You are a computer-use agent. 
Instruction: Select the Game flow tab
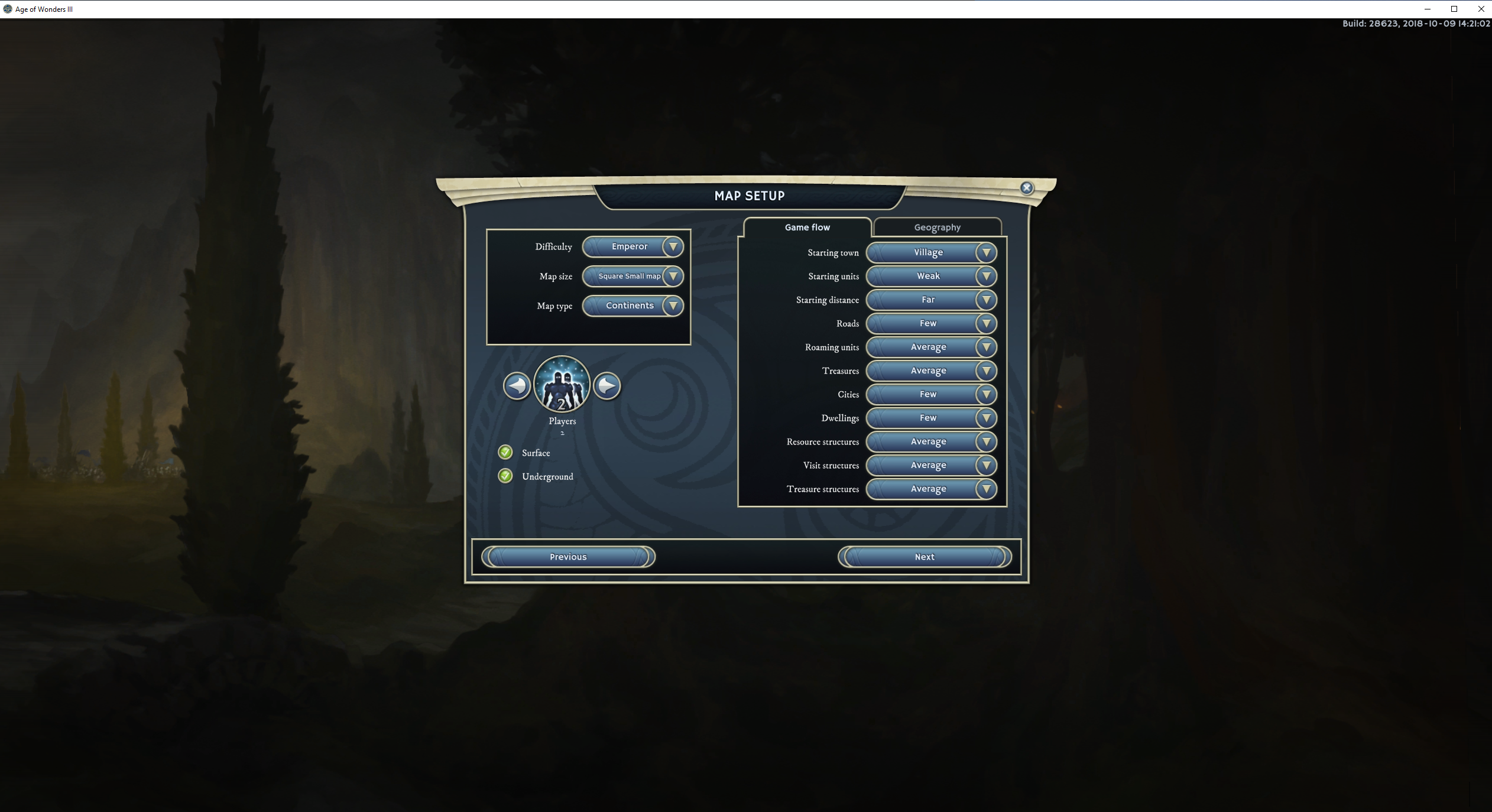(x=807, y=228)
